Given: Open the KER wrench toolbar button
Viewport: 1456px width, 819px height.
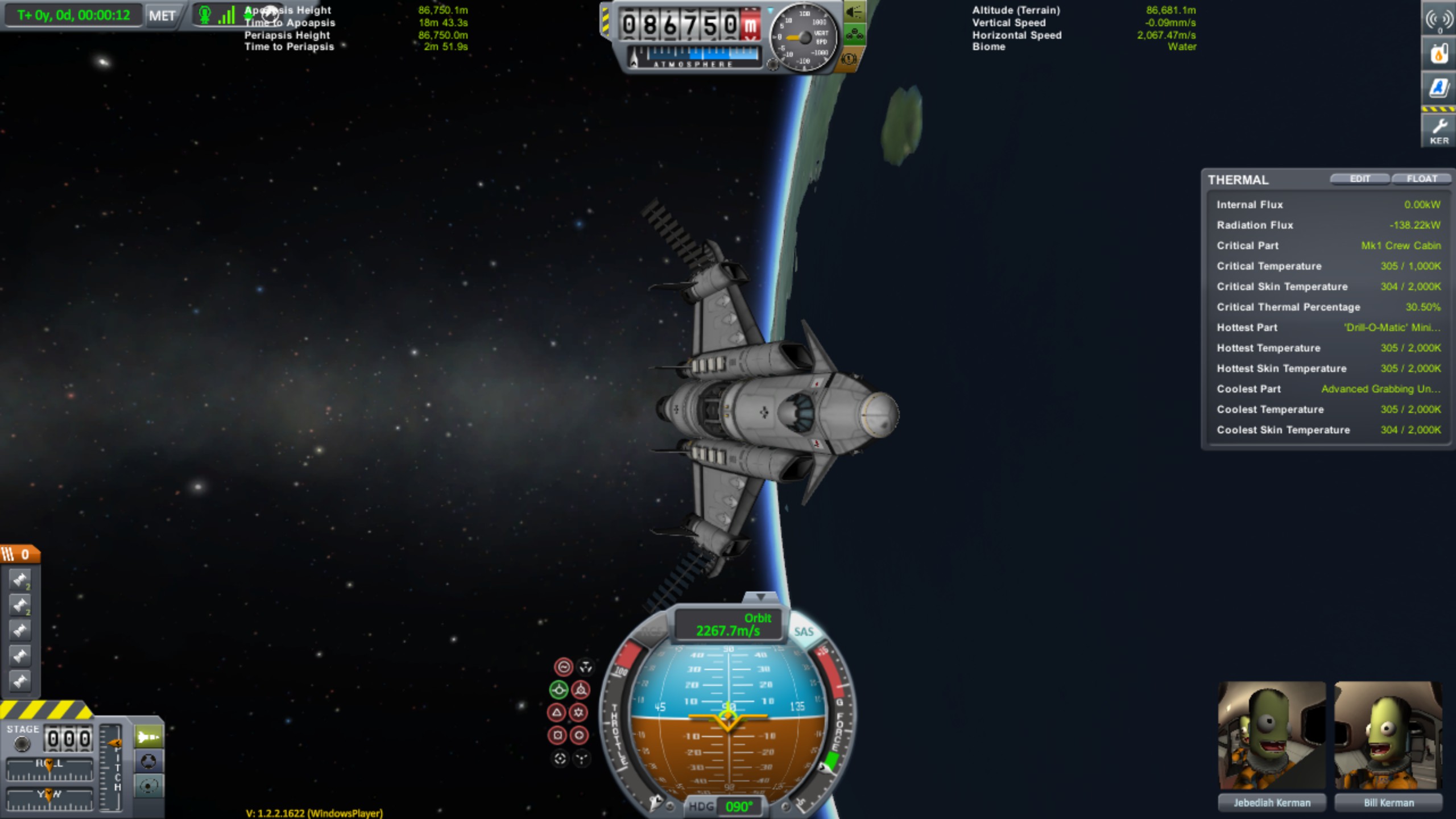Looking at the screenshot, I should coord(1439,131).
